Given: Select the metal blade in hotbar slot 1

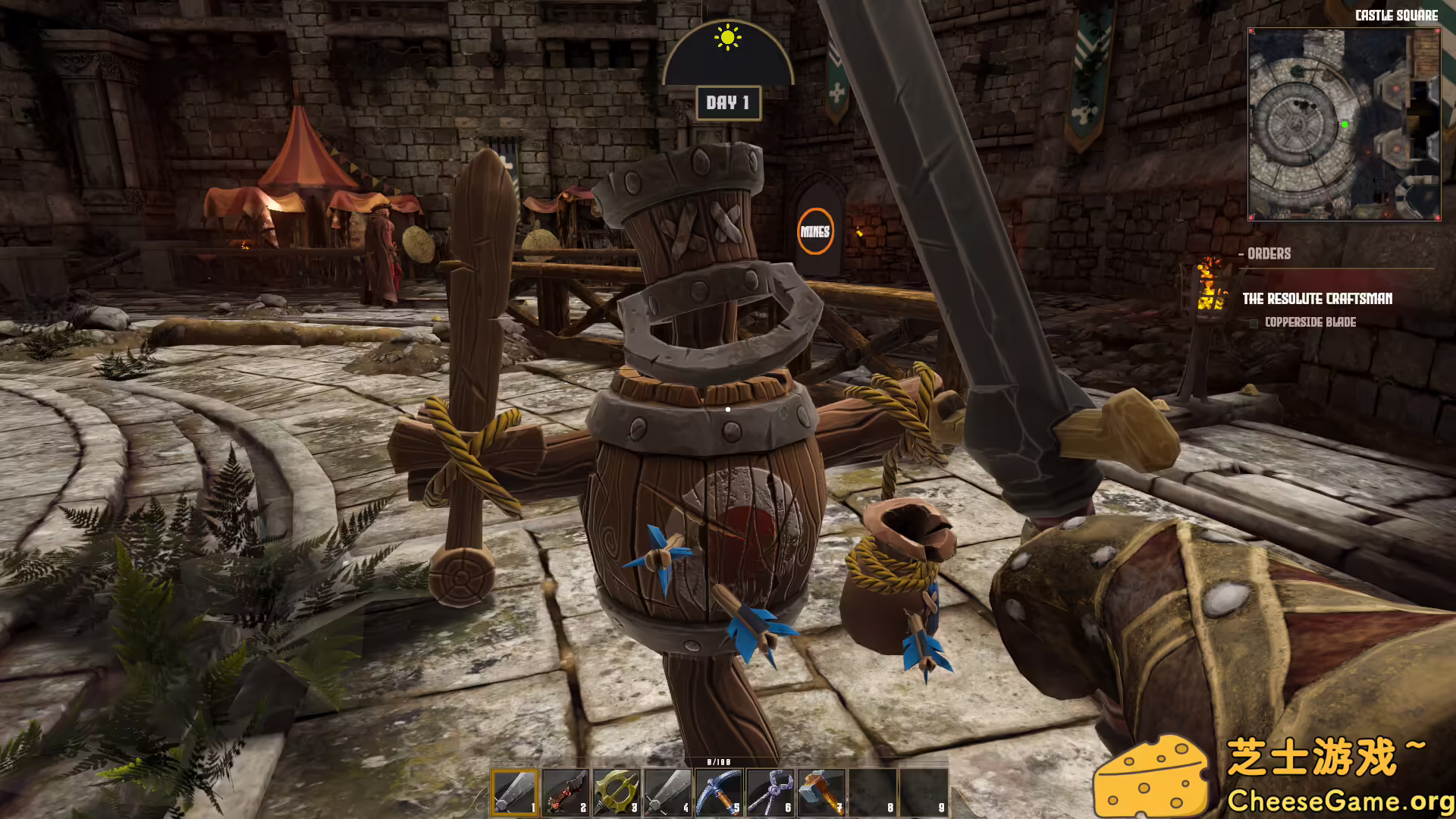Looking at the screenshot, I should (x=514, y=792).
